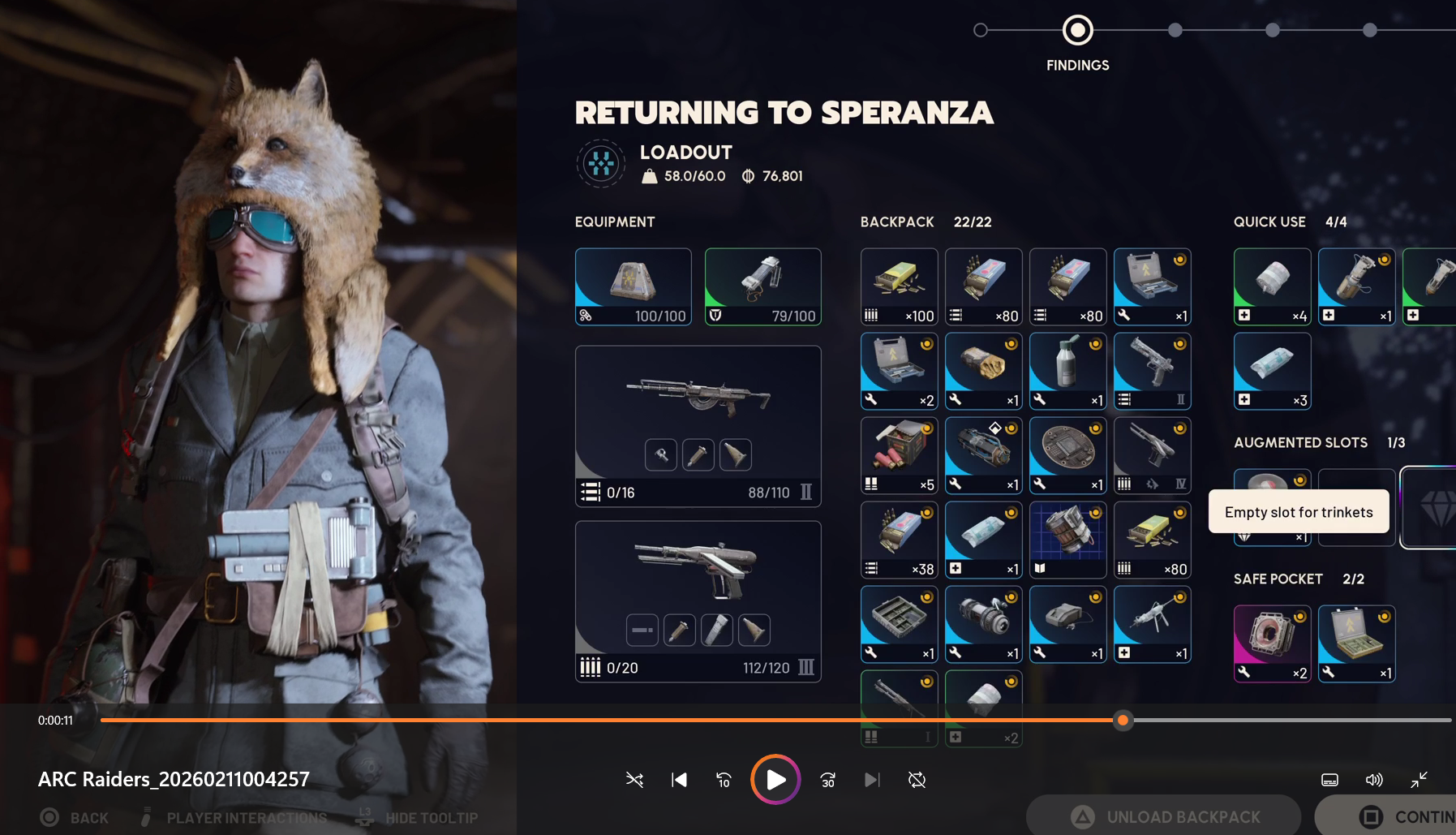Select the spray bottle item in backpack

pos(1067,371)
